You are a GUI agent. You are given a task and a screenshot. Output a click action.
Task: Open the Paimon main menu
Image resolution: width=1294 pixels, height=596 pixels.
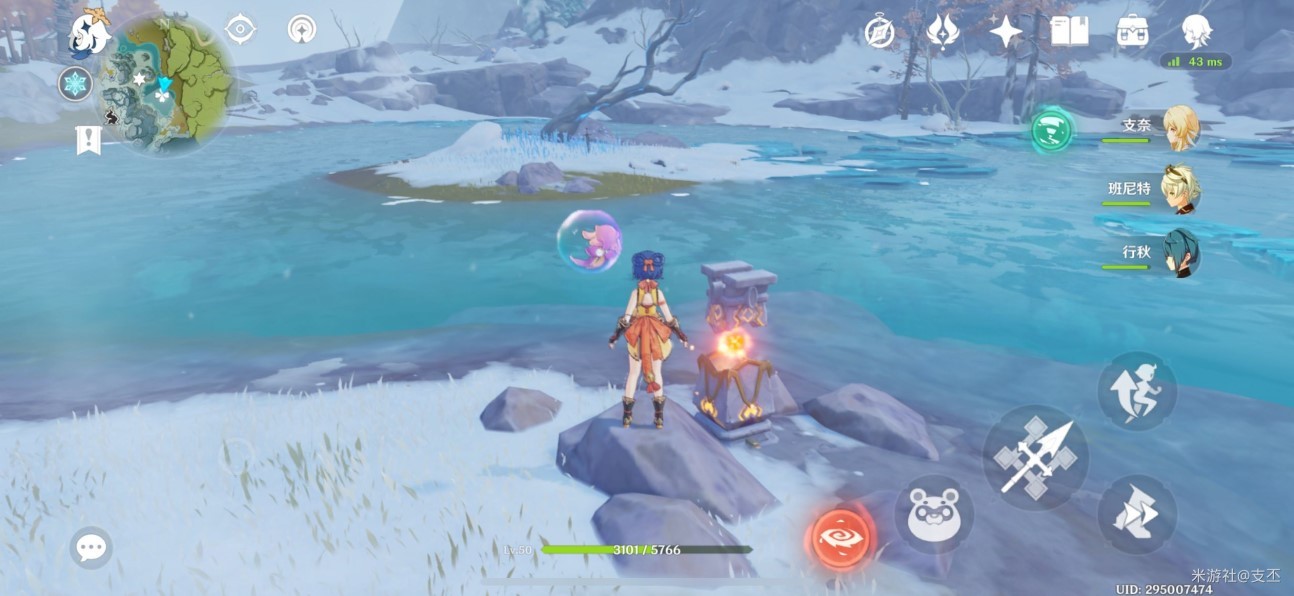89,34
